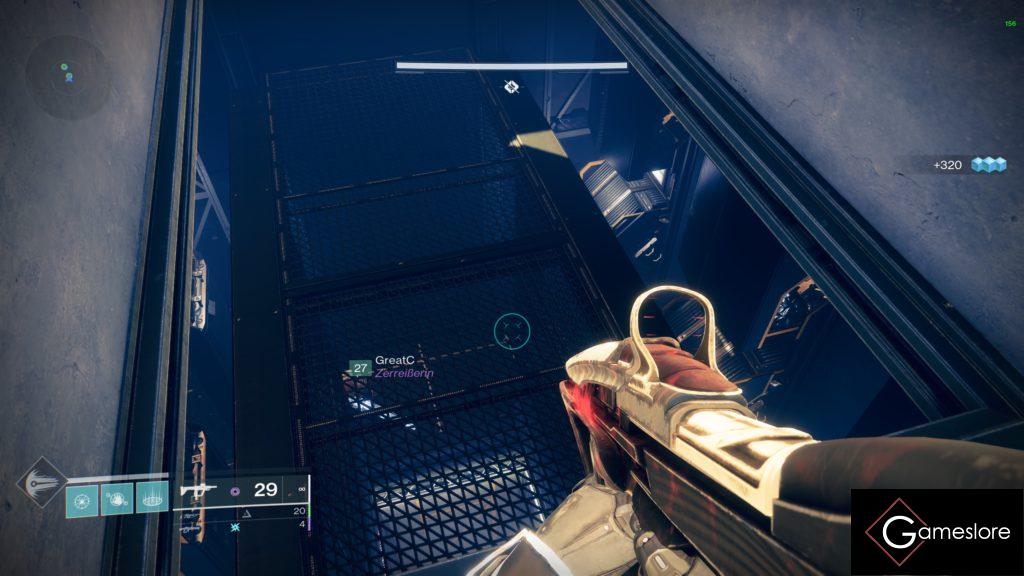1024x576 pixels.
Task: Use the class ability rift icon
Action: 152,498
